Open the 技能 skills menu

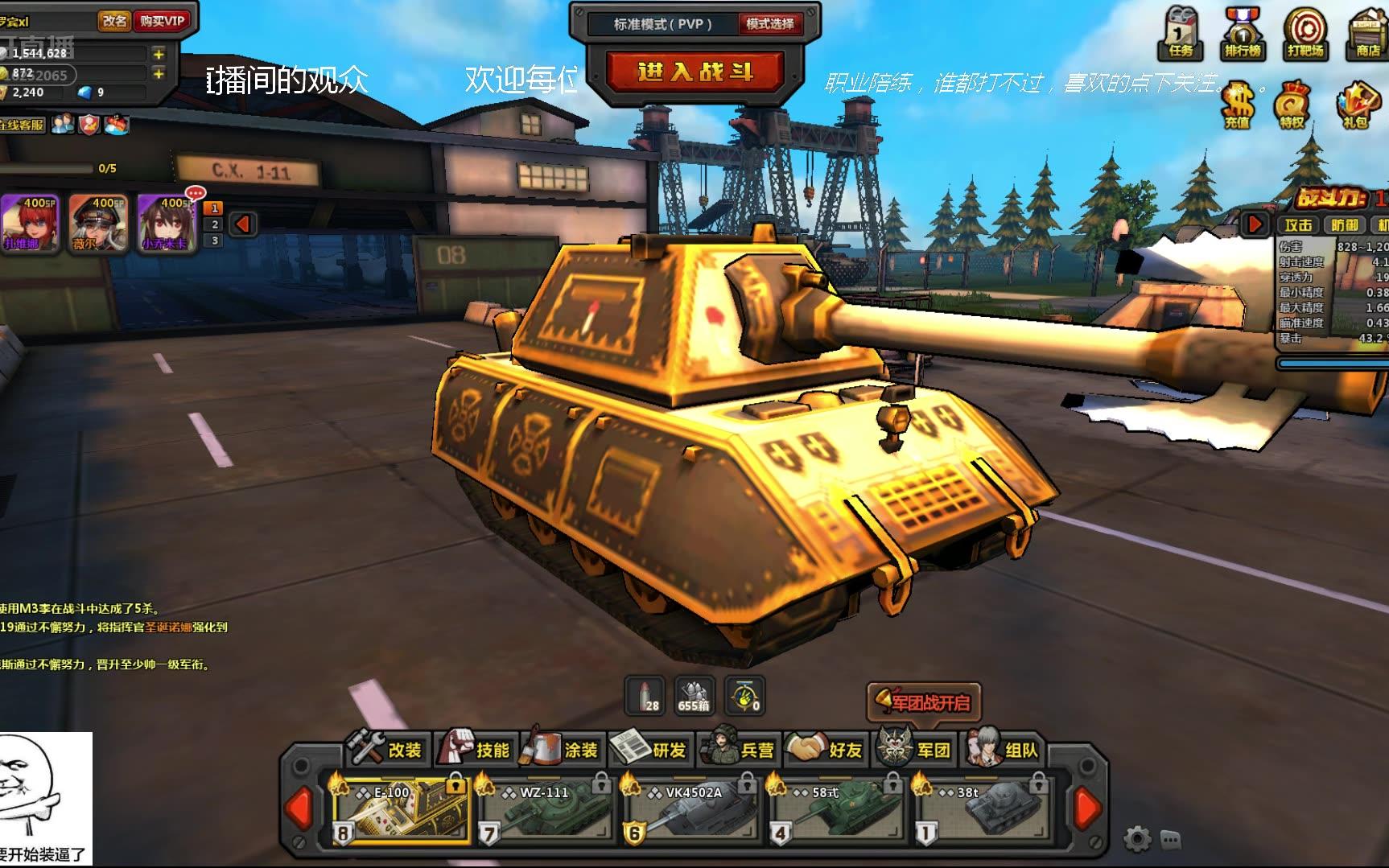476,749
